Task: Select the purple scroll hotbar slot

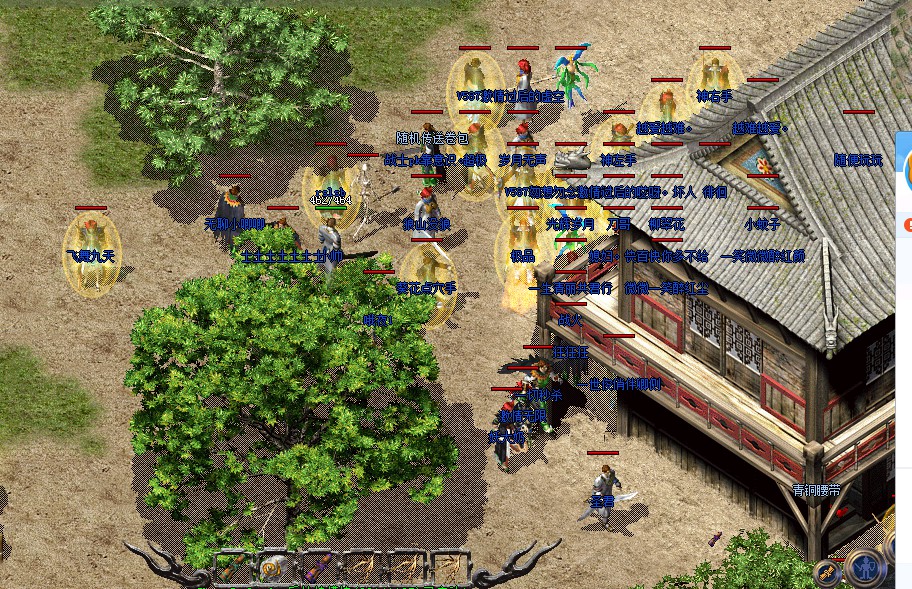Action: (x=316, y=570)
